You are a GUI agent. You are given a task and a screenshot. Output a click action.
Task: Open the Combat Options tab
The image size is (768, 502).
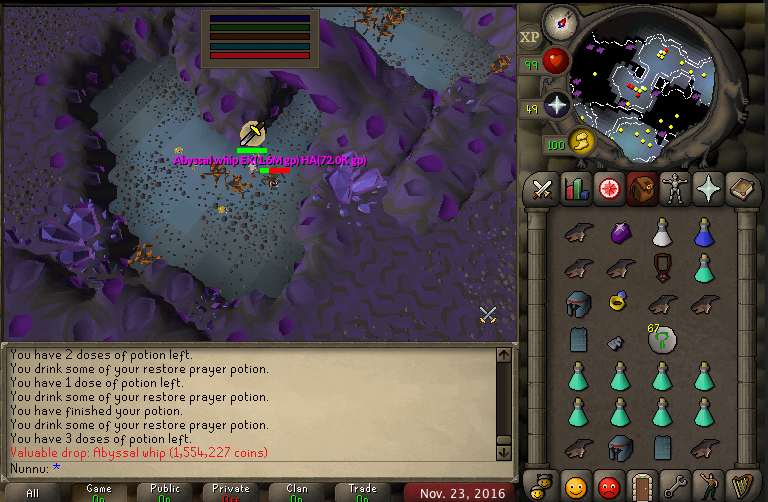pos(543,188)
